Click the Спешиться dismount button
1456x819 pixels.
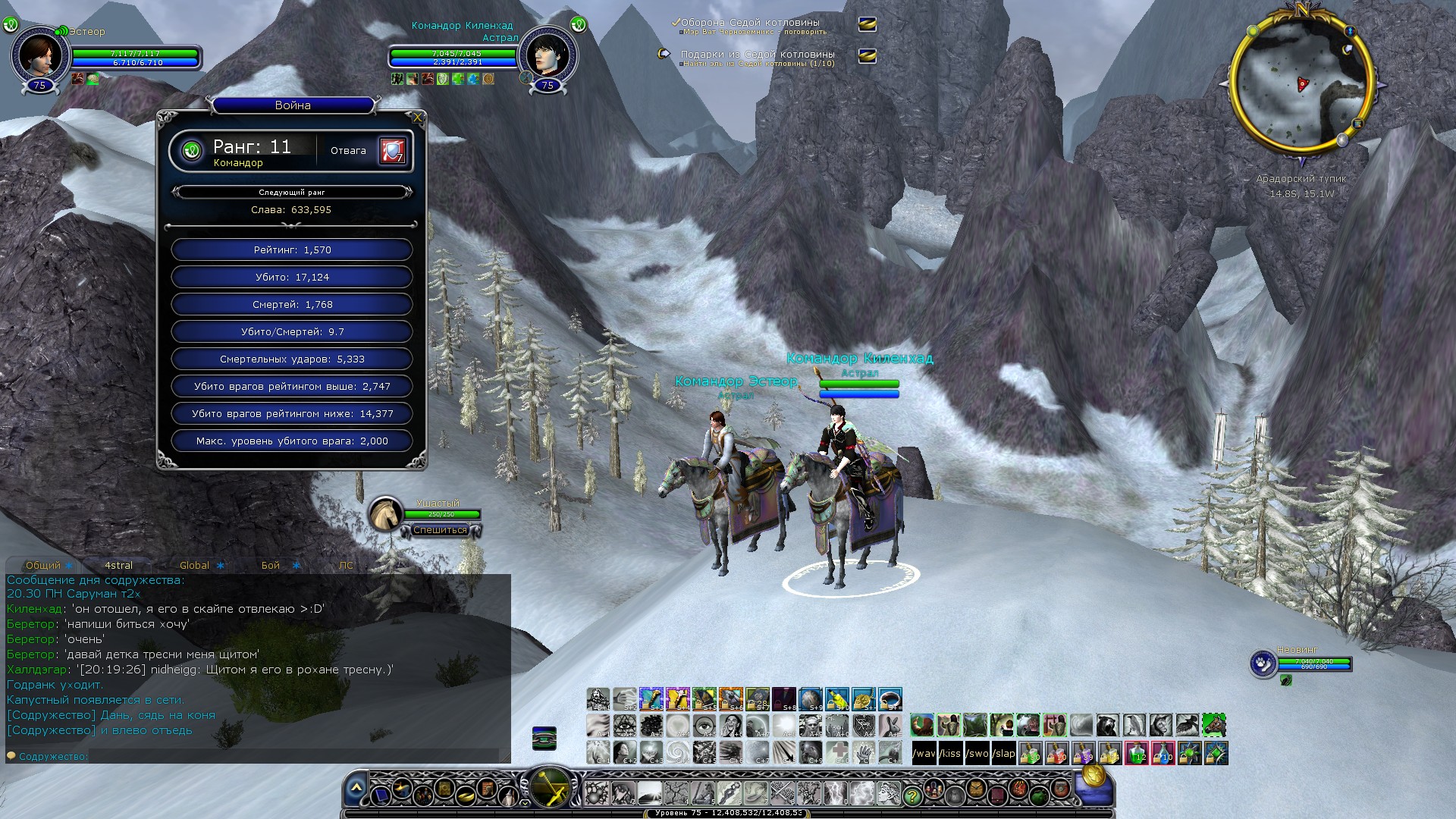[440, 530]
